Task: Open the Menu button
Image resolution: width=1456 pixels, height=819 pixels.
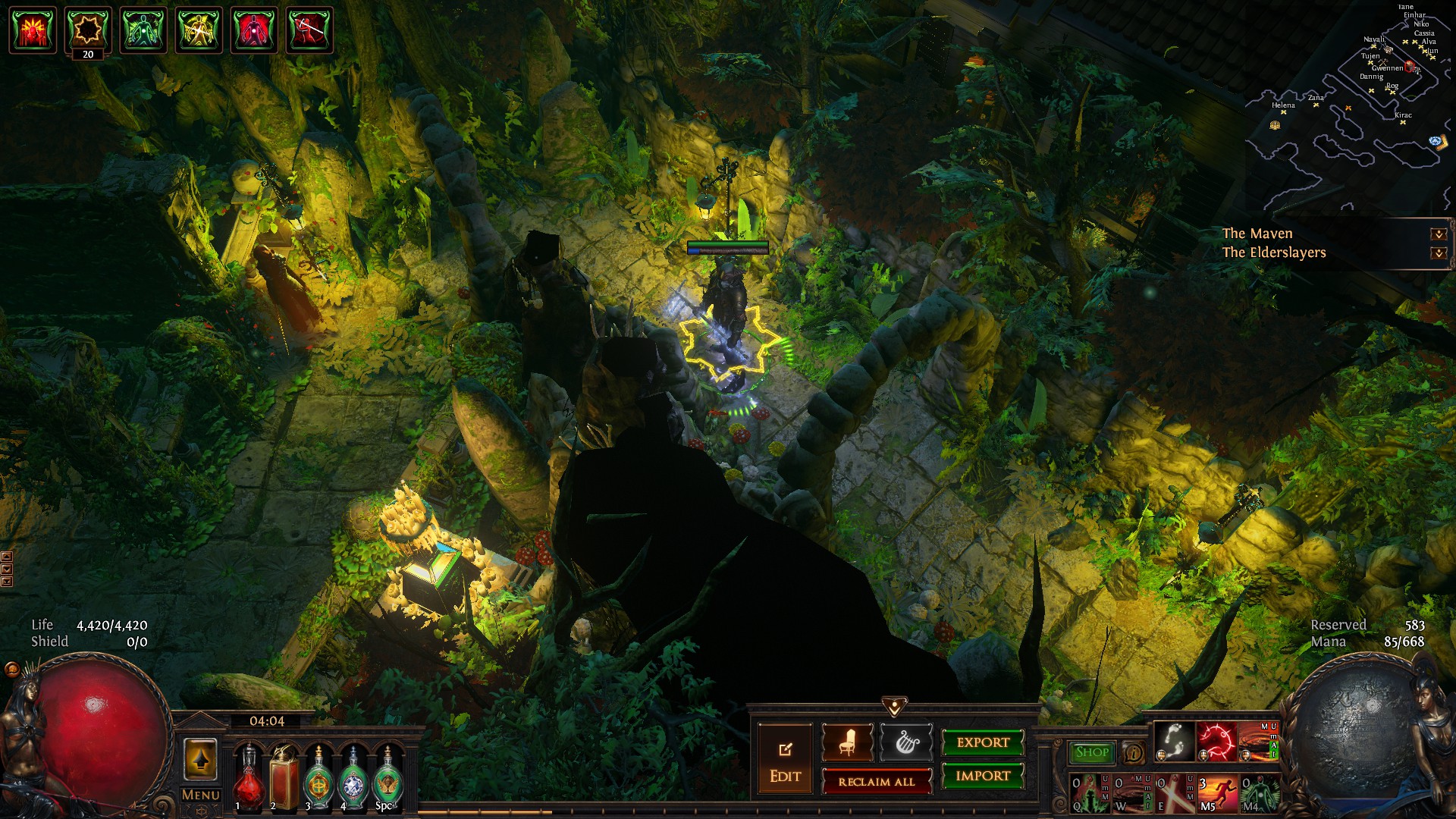Action: (x=201, y=795)
